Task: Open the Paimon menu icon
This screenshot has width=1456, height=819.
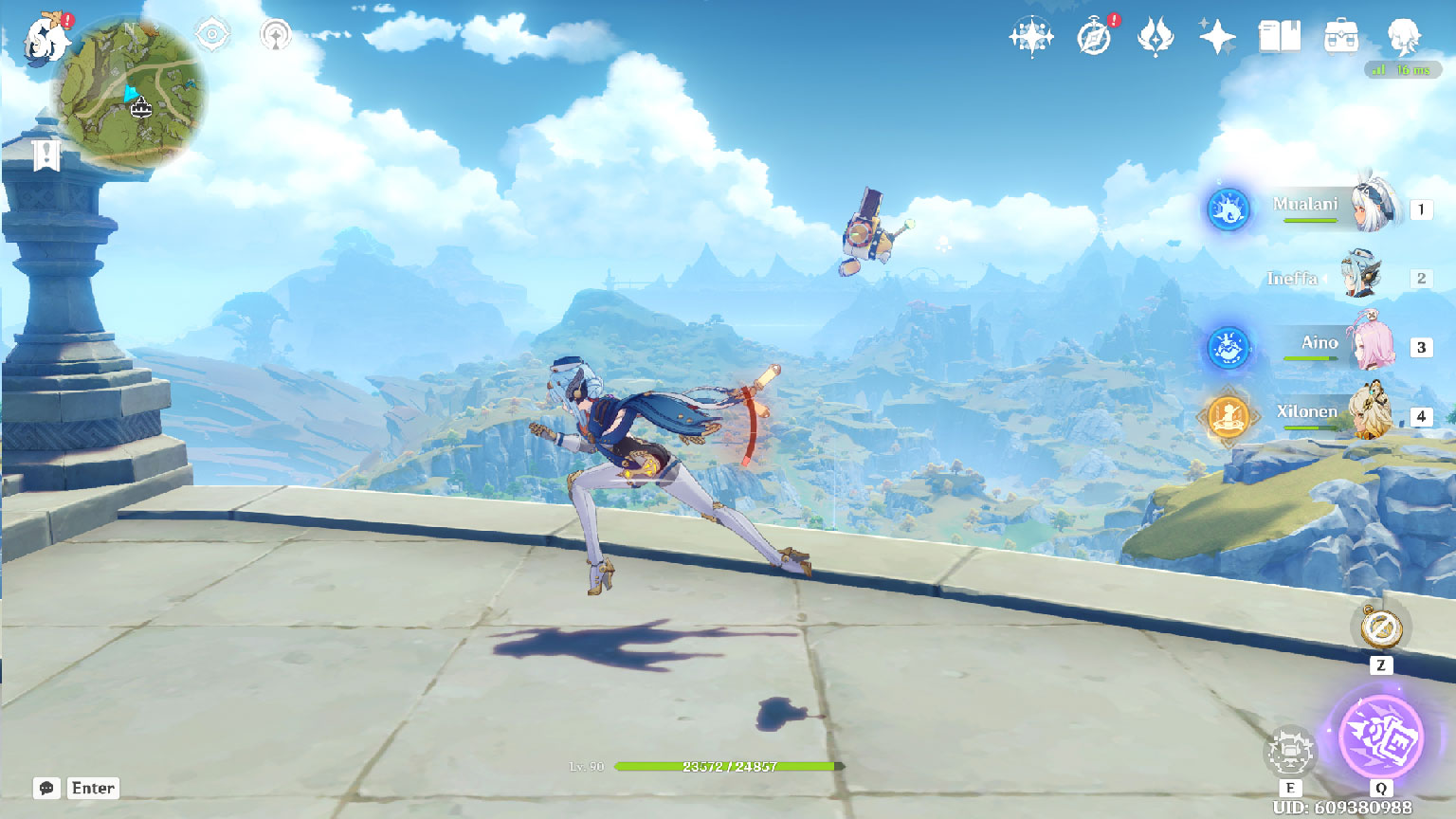Action: point(45,40)
